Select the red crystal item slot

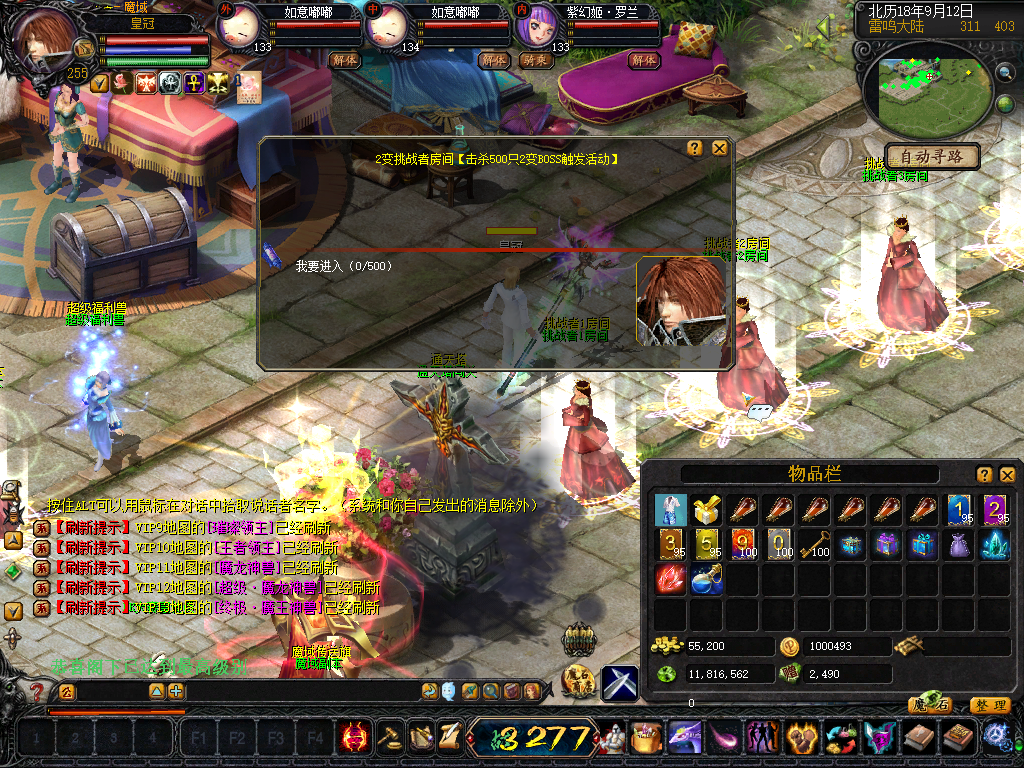click(670, 581)
